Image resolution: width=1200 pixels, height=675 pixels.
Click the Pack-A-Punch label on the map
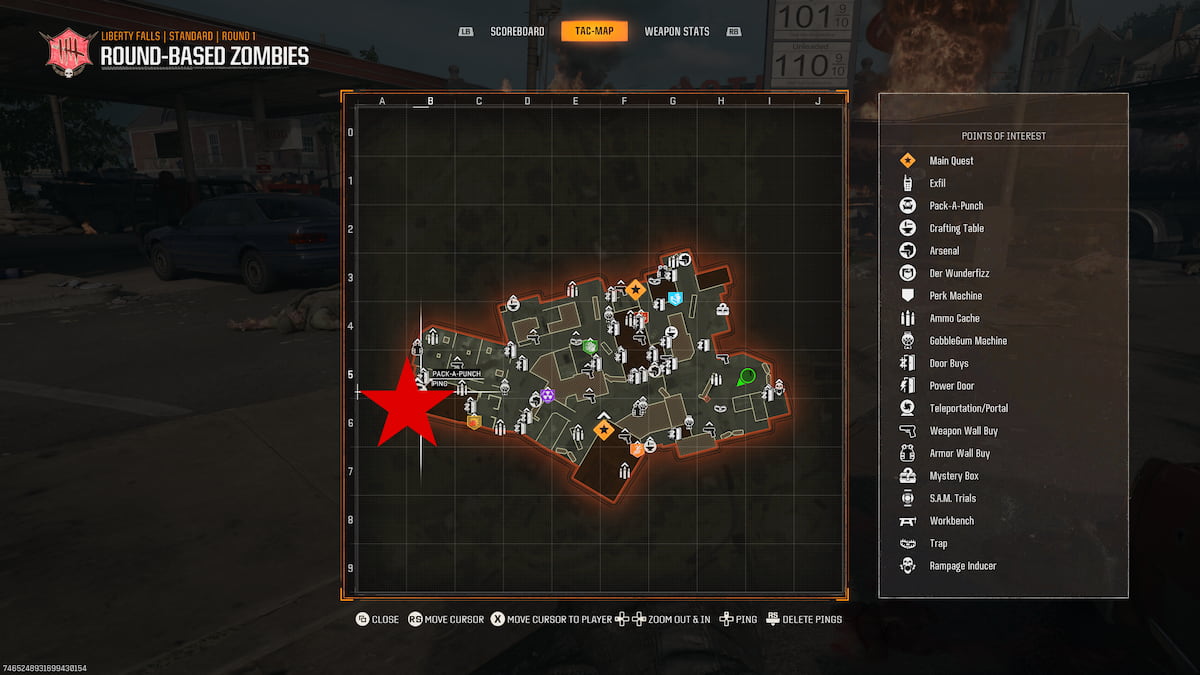[x=456, y=374]
